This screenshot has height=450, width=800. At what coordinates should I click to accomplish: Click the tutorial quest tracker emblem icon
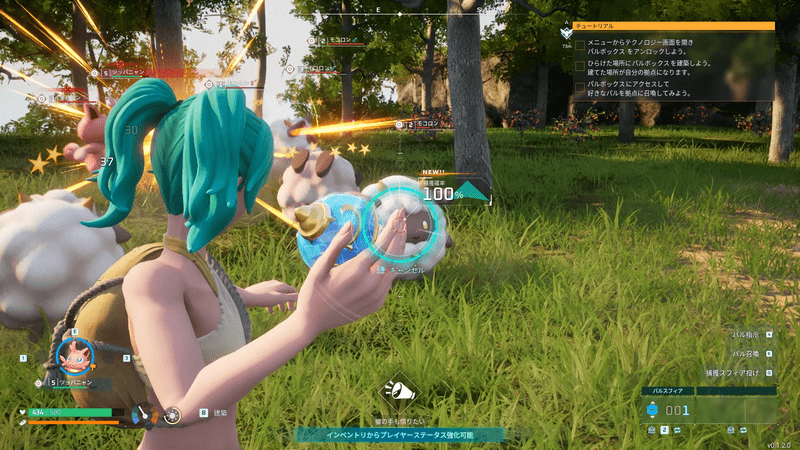coord(566,33)
